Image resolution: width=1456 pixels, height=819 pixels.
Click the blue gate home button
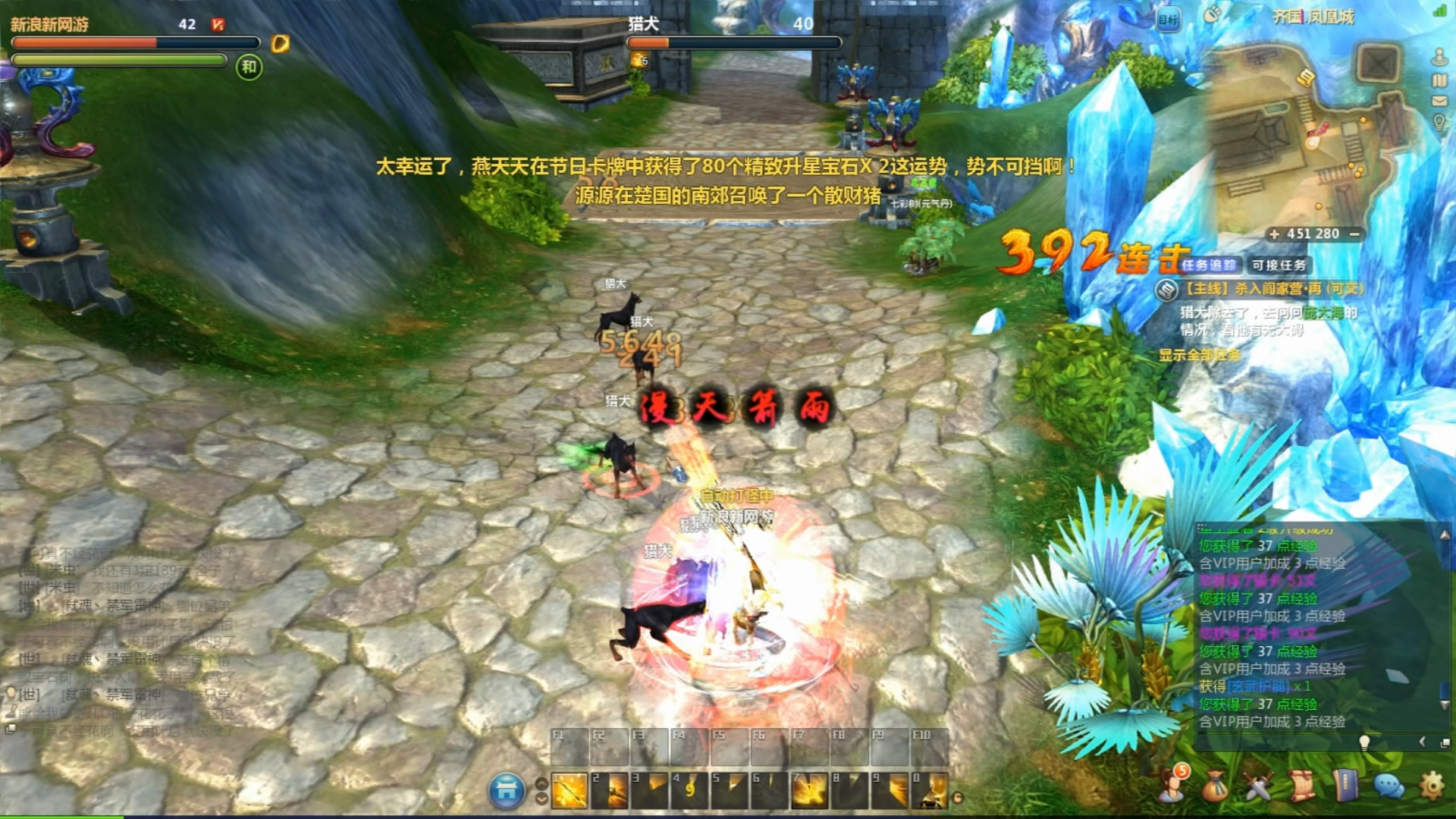[x=507, y=791]
